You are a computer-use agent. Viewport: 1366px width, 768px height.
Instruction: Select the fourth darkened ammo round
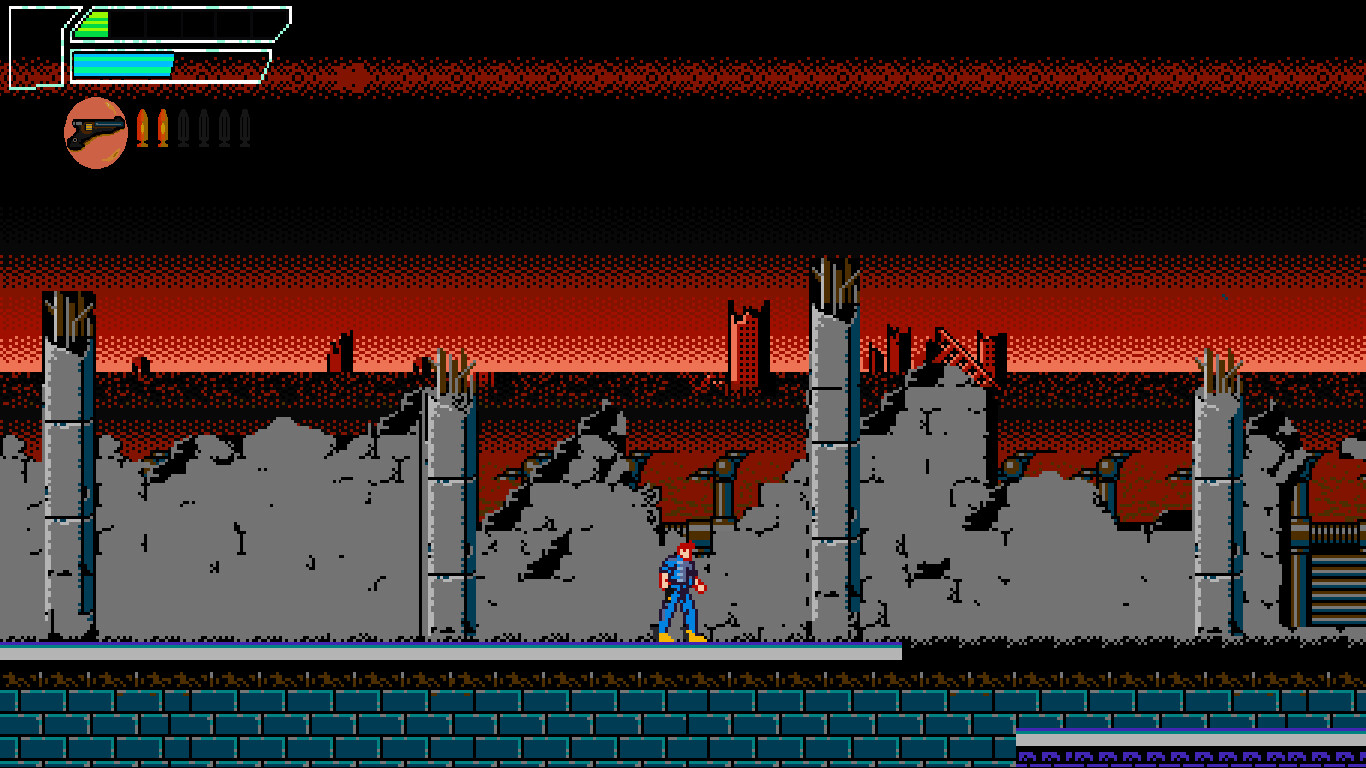pyautogui.click(x=245, y=127)
